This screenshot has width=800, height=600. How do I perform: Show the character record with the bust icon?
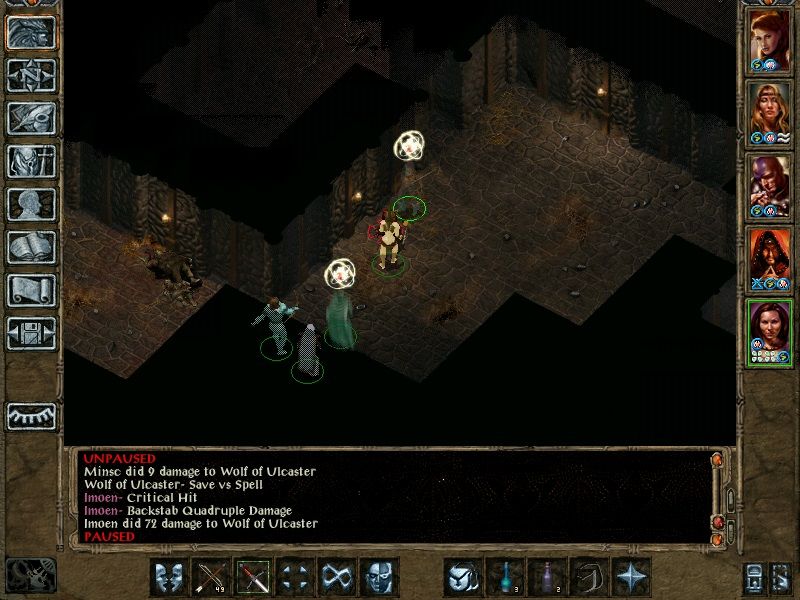tap(32, 205)
